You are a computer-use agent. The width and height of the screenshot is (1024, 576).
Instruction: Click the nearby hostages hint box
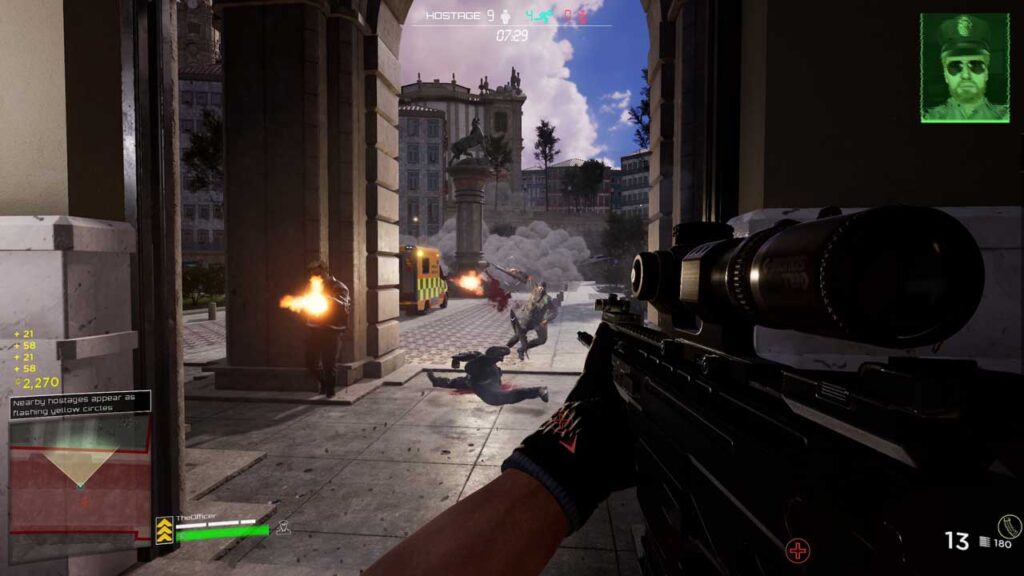(80, 403)
